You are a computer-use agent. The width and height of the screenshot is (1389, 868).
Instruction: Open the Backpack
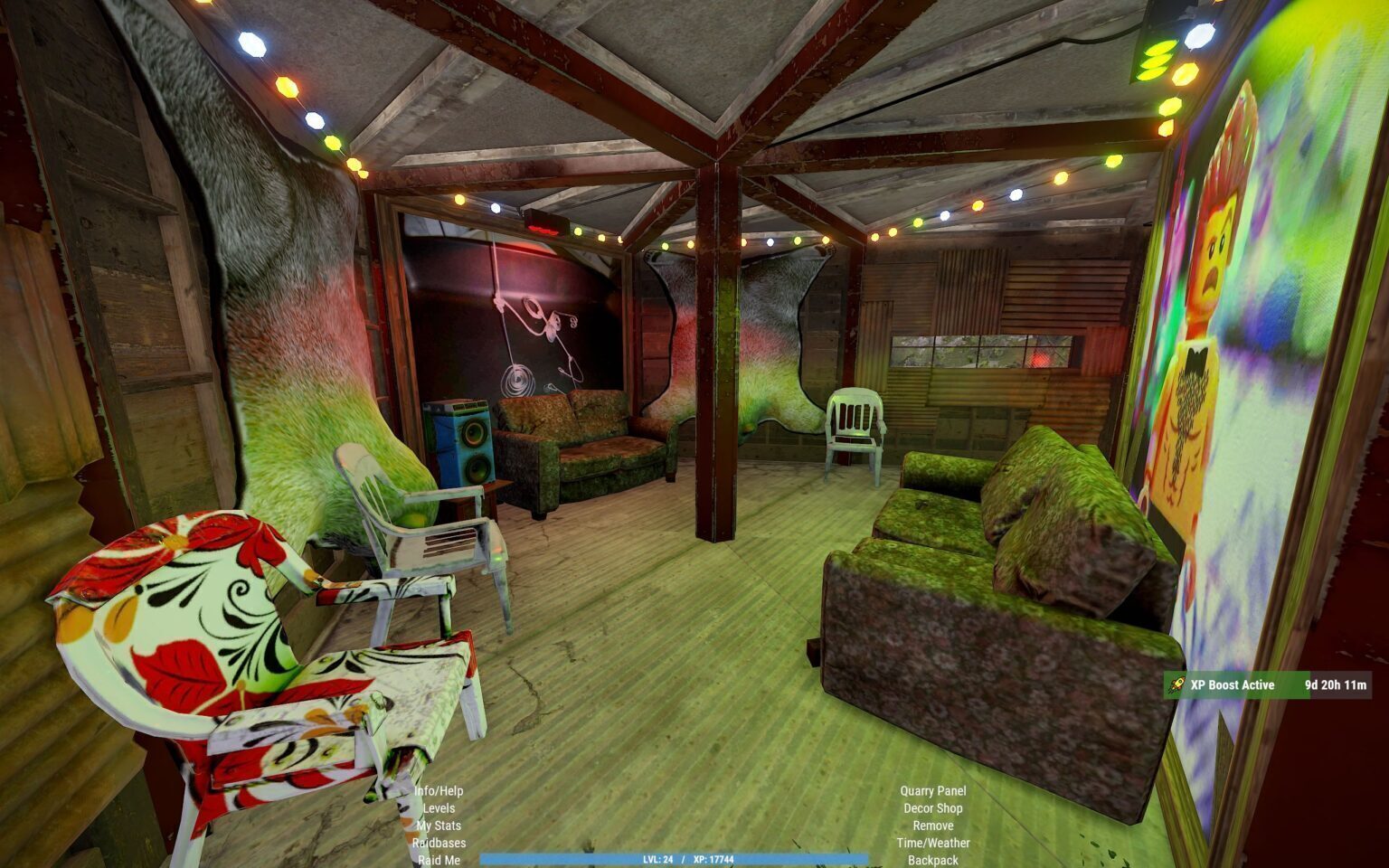(x=932, y=860)
